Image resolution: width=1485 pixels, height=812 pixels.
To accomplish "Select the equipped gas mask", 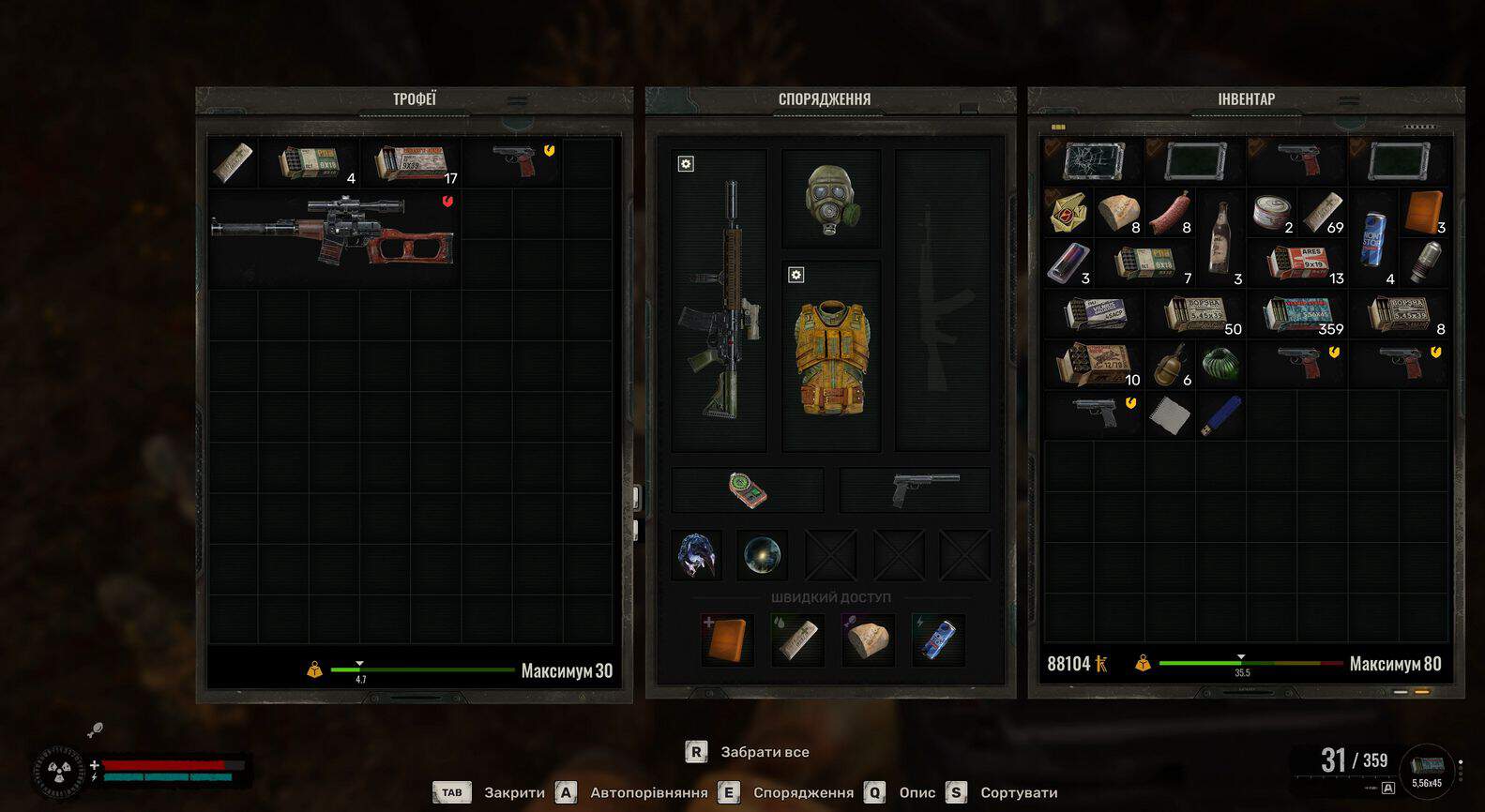I will tap(830, 199).
